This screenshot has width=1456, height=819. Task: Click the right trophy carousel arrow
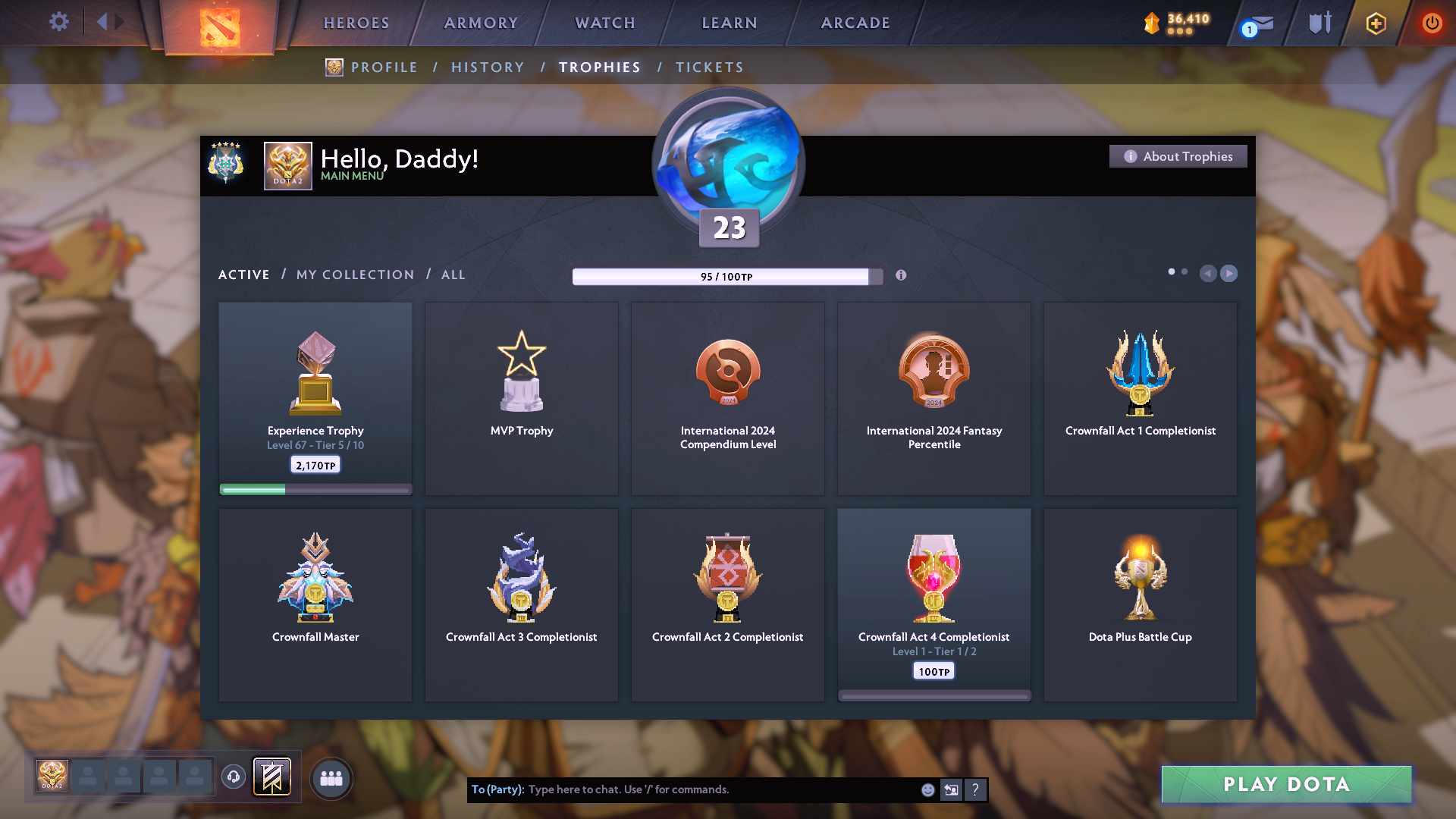click(x=1229, y=274)
